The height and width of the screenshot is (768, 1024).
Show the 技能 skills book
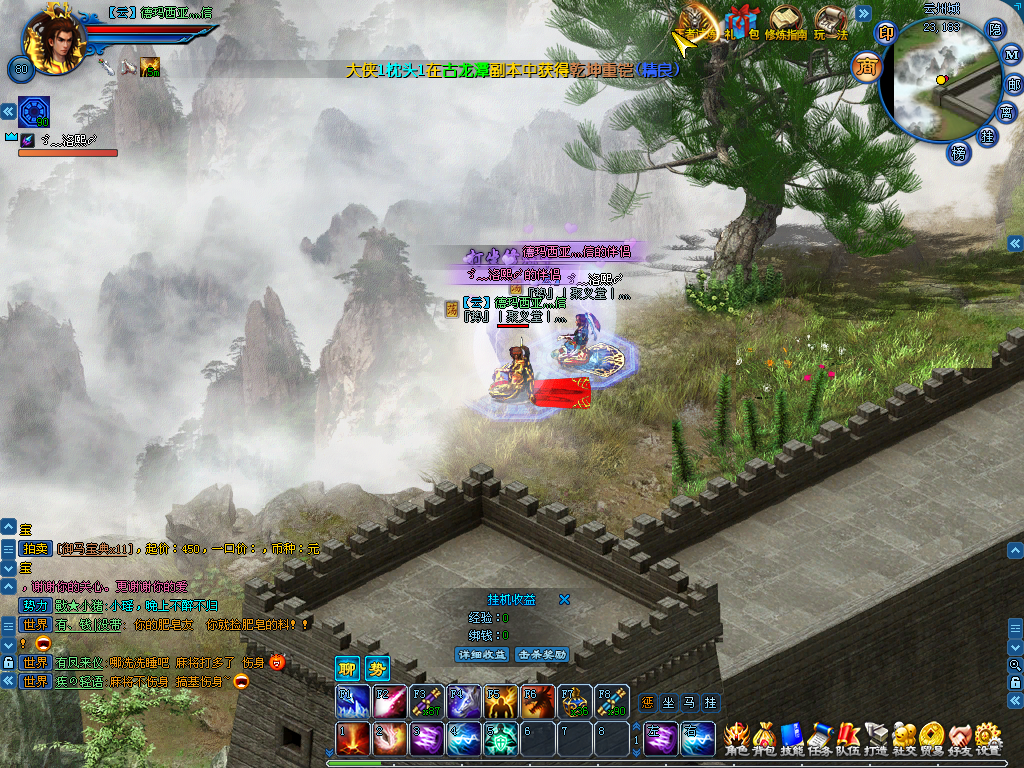tap(792, 738)
